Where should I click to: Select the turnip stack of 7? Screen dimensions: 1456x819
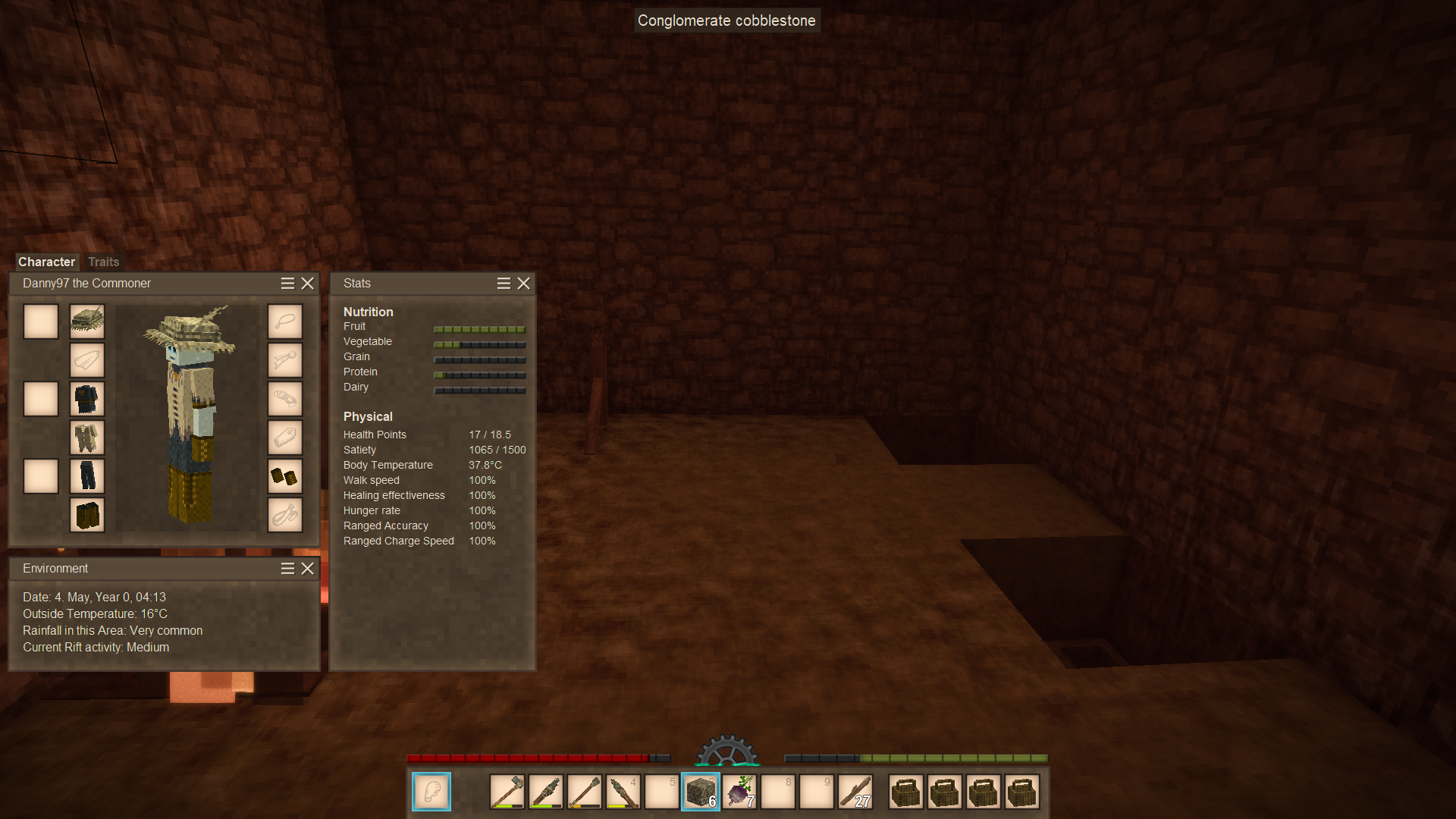[x=739, y=792]
